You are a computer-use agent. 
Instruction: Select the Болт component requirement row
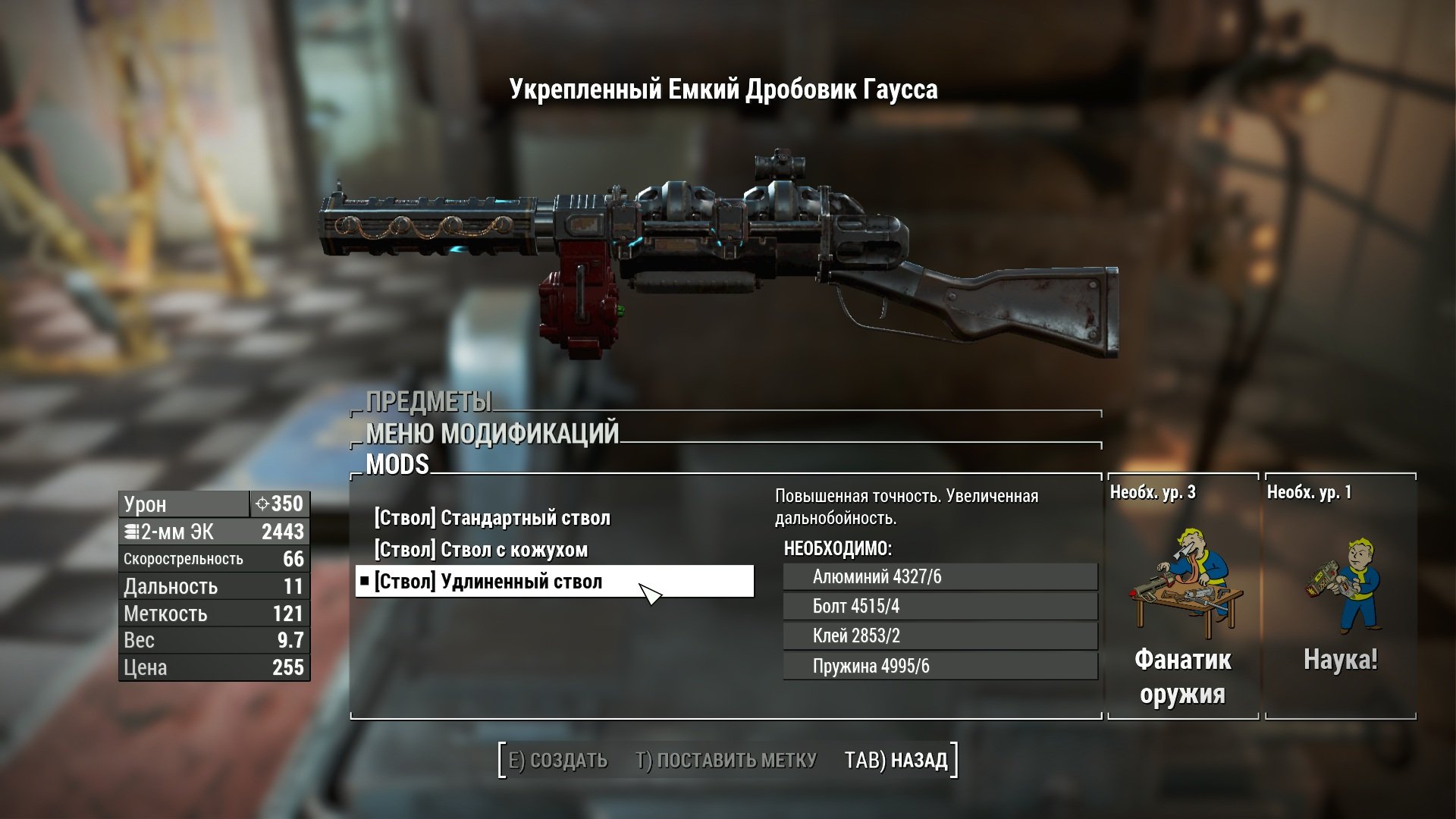click(x=940, y=607)
